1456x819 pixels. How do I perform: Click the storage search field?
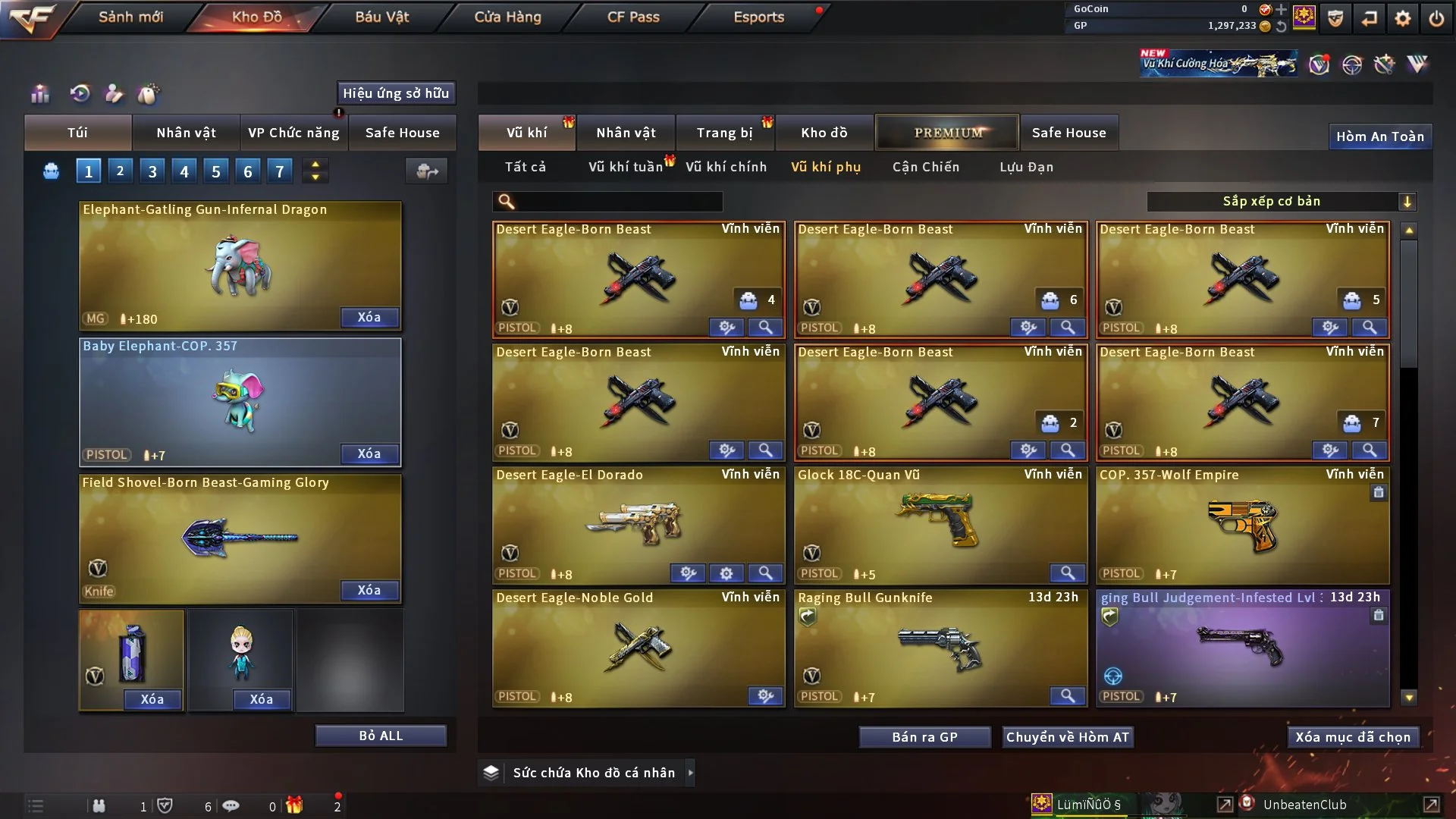pos(618,202)
